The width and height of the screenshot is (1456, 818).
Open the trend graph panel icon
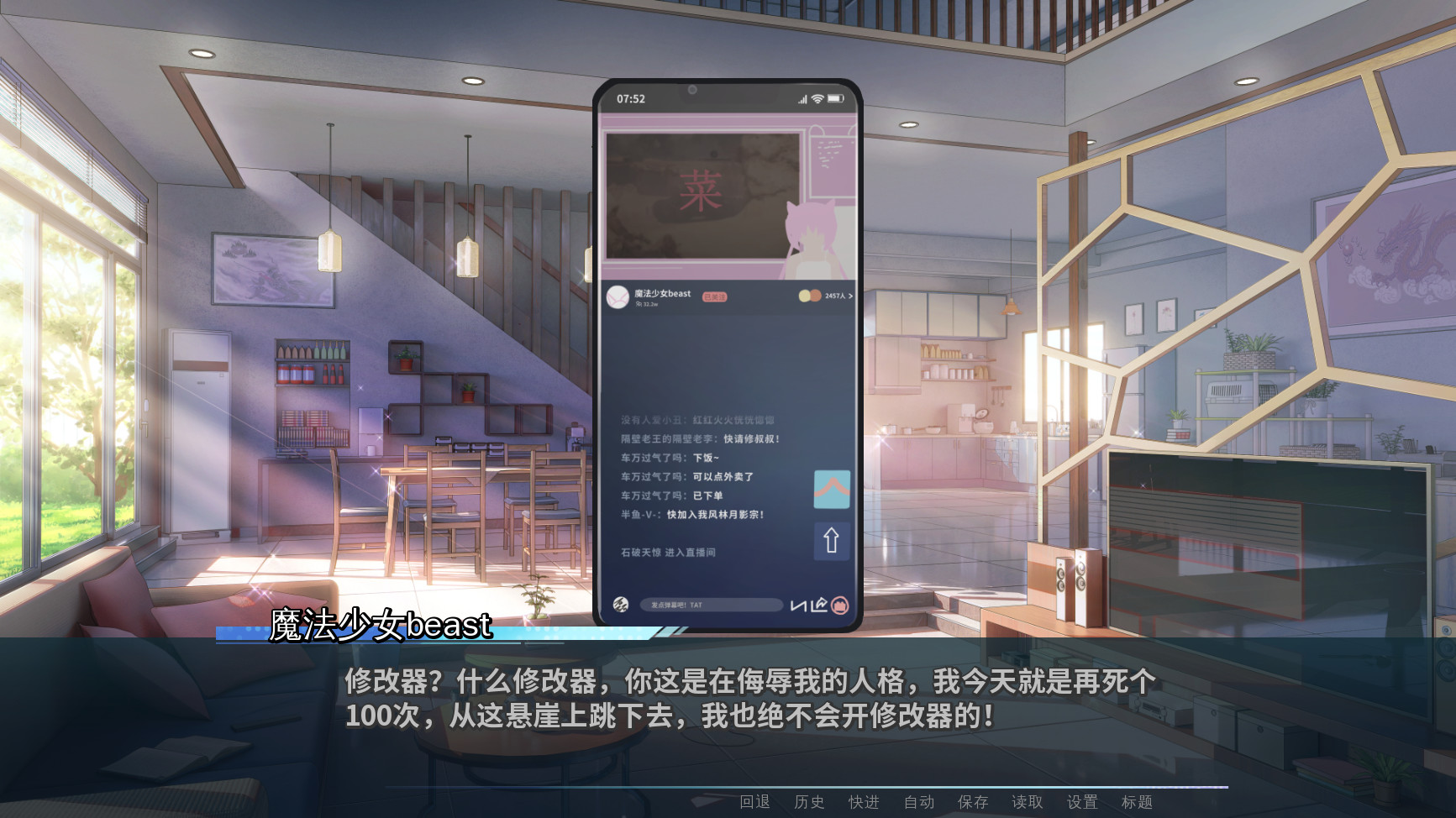click(832, 489)
